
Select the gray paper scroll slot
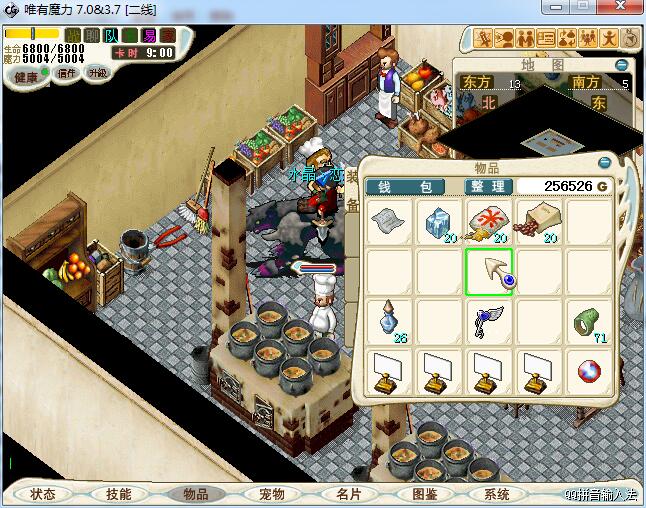point(389,222)
